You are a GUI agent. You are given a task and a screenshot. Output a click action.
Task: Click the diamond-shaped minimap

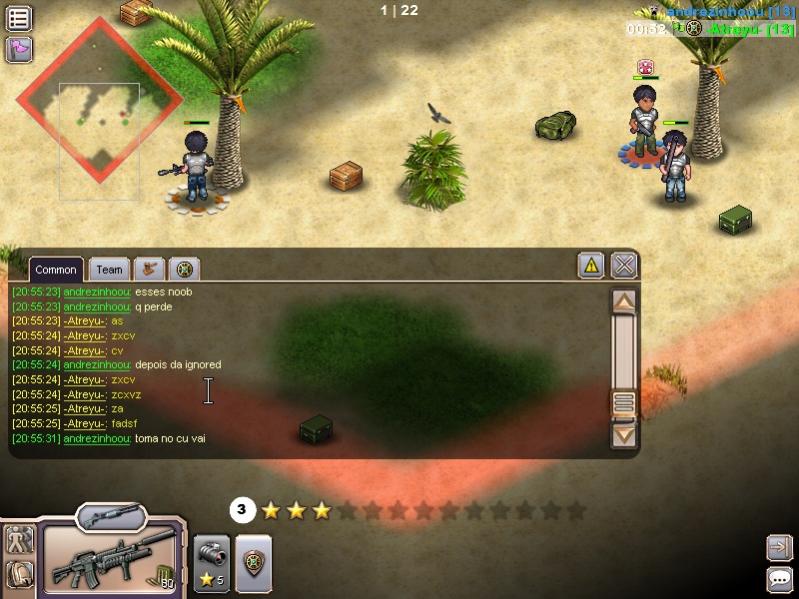coord(98,101)
